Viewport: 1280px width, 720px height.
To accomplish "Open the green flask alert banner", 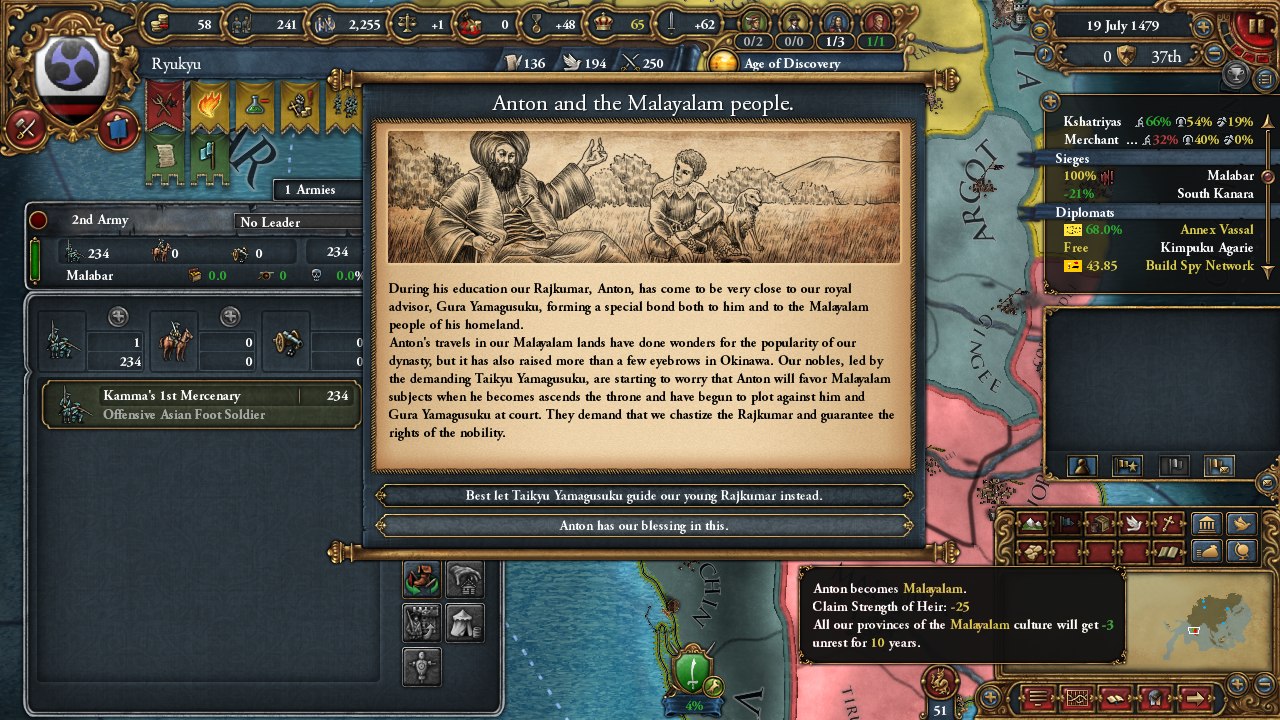I will click(255, 105).
